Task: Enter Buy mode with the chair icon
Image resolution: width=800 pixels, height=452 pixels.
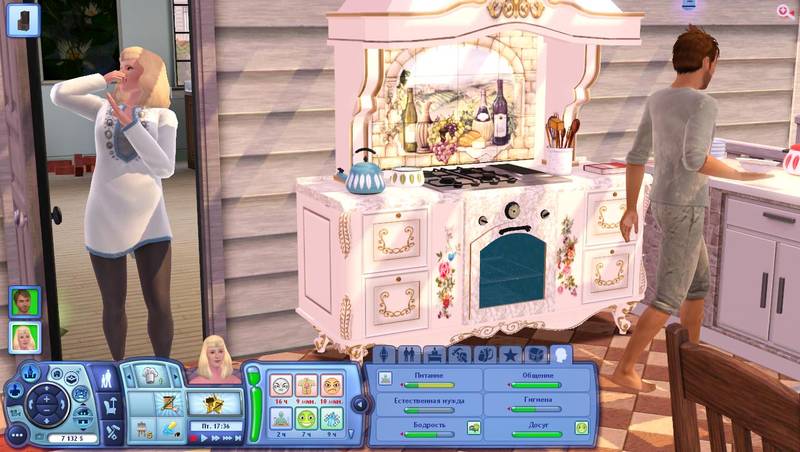Action: [109, 406]
